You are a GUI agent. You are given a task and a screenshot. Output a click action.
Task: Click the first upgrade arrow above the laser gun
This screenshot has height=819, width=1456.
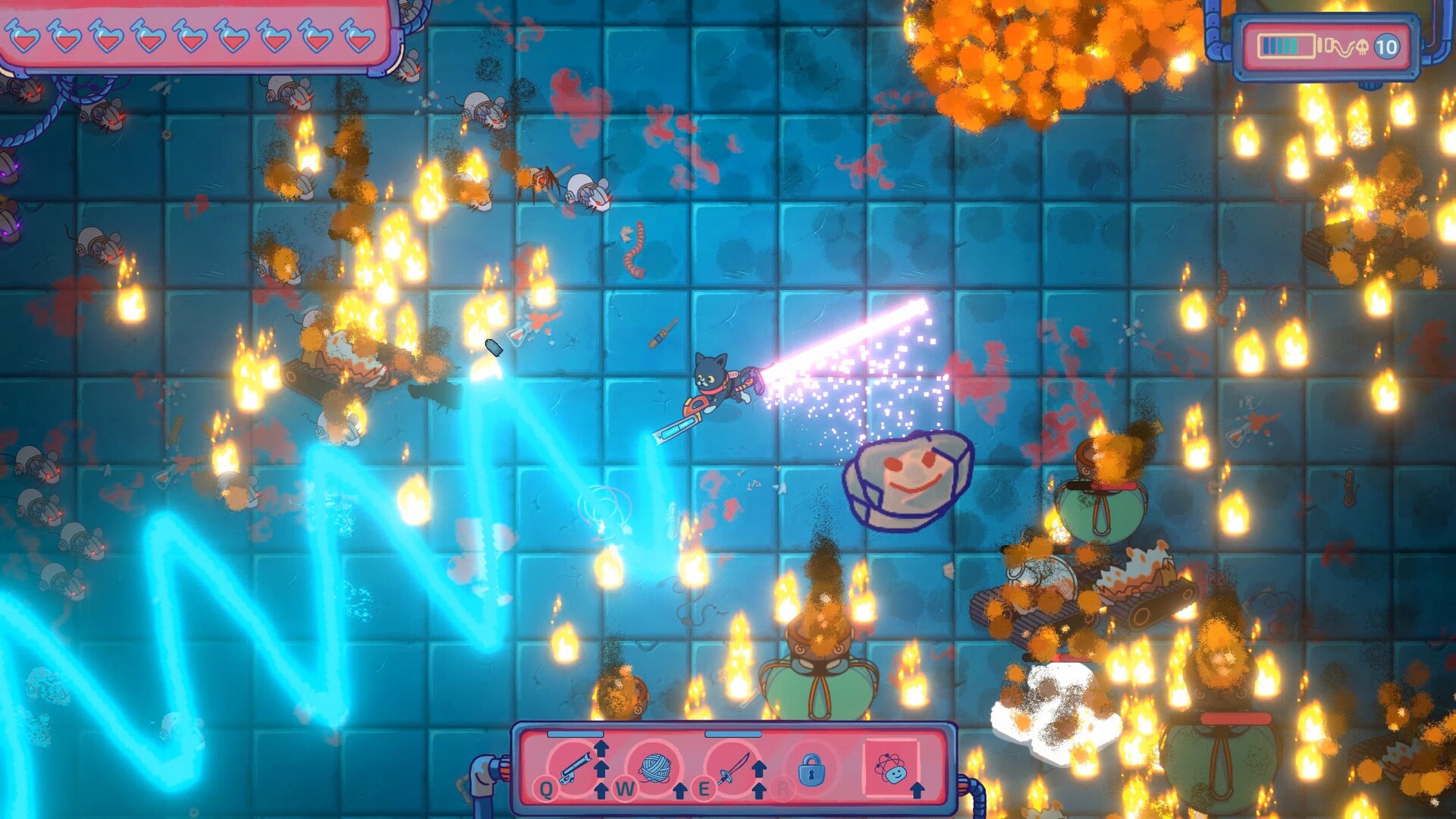(601, 748)
